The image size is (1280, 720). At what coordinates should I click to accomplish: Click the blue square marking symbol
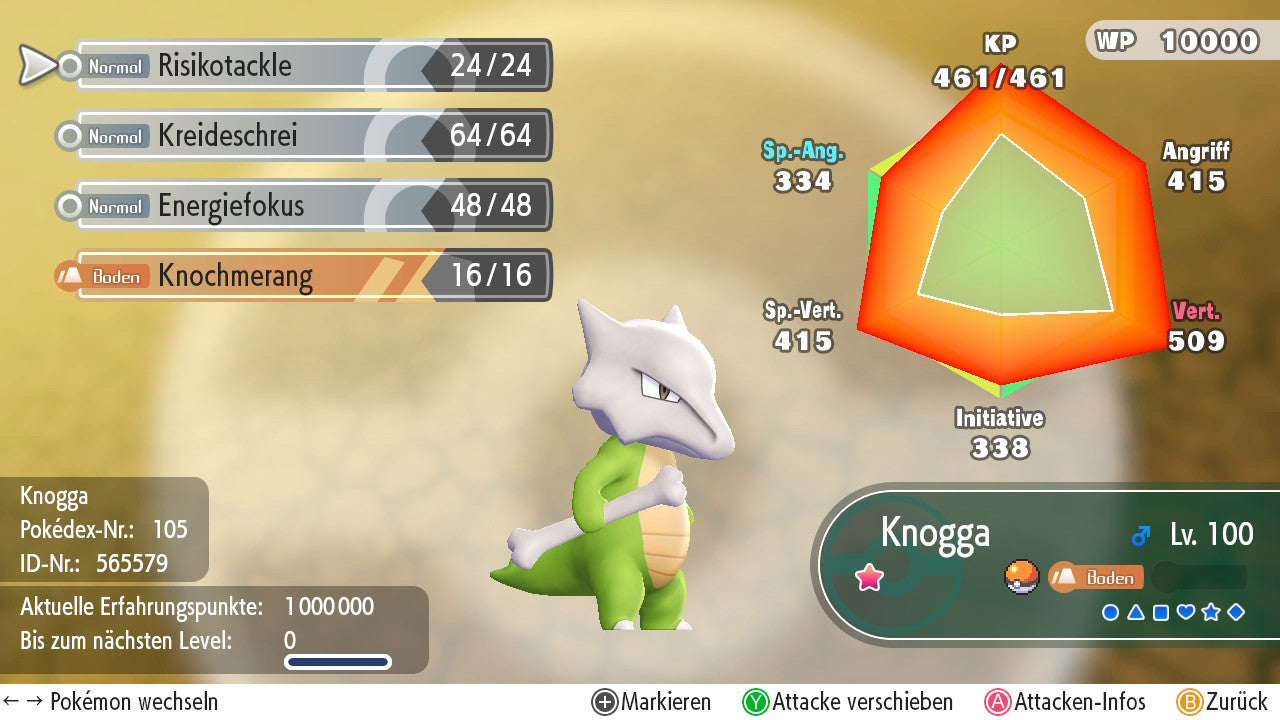1160,612
